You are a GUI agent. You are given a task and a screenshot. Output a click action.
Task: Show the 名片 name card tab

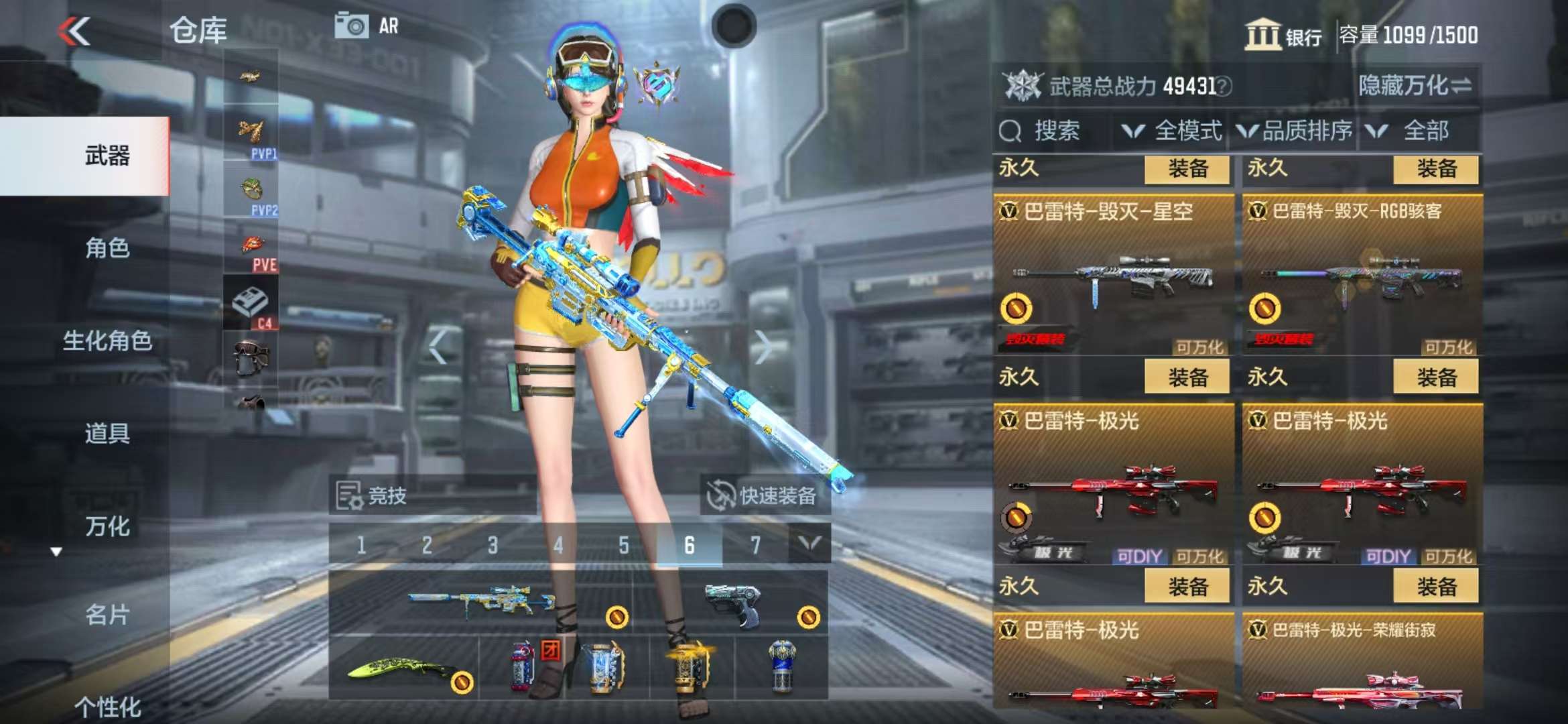coord(107,615)
